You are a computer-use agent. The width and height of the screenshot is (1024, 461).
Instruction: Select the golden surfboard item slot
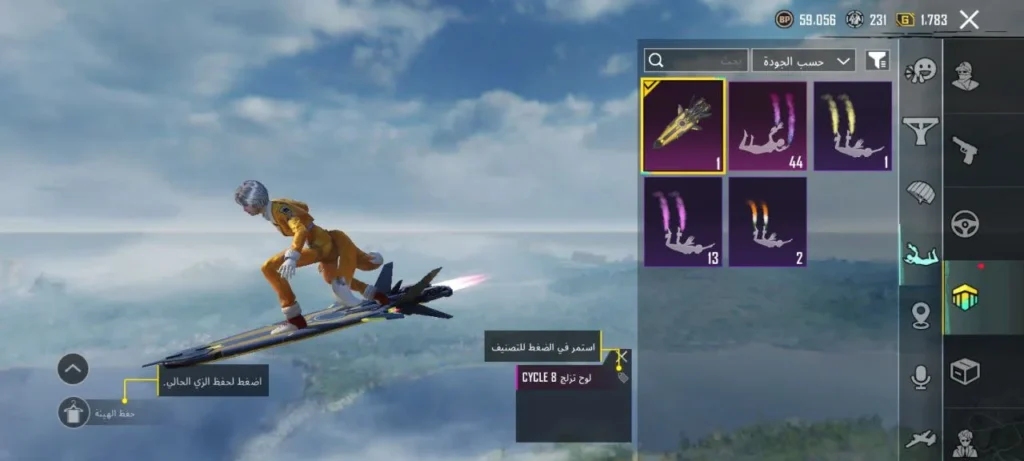pyautogui.click(x=683, y=126)
